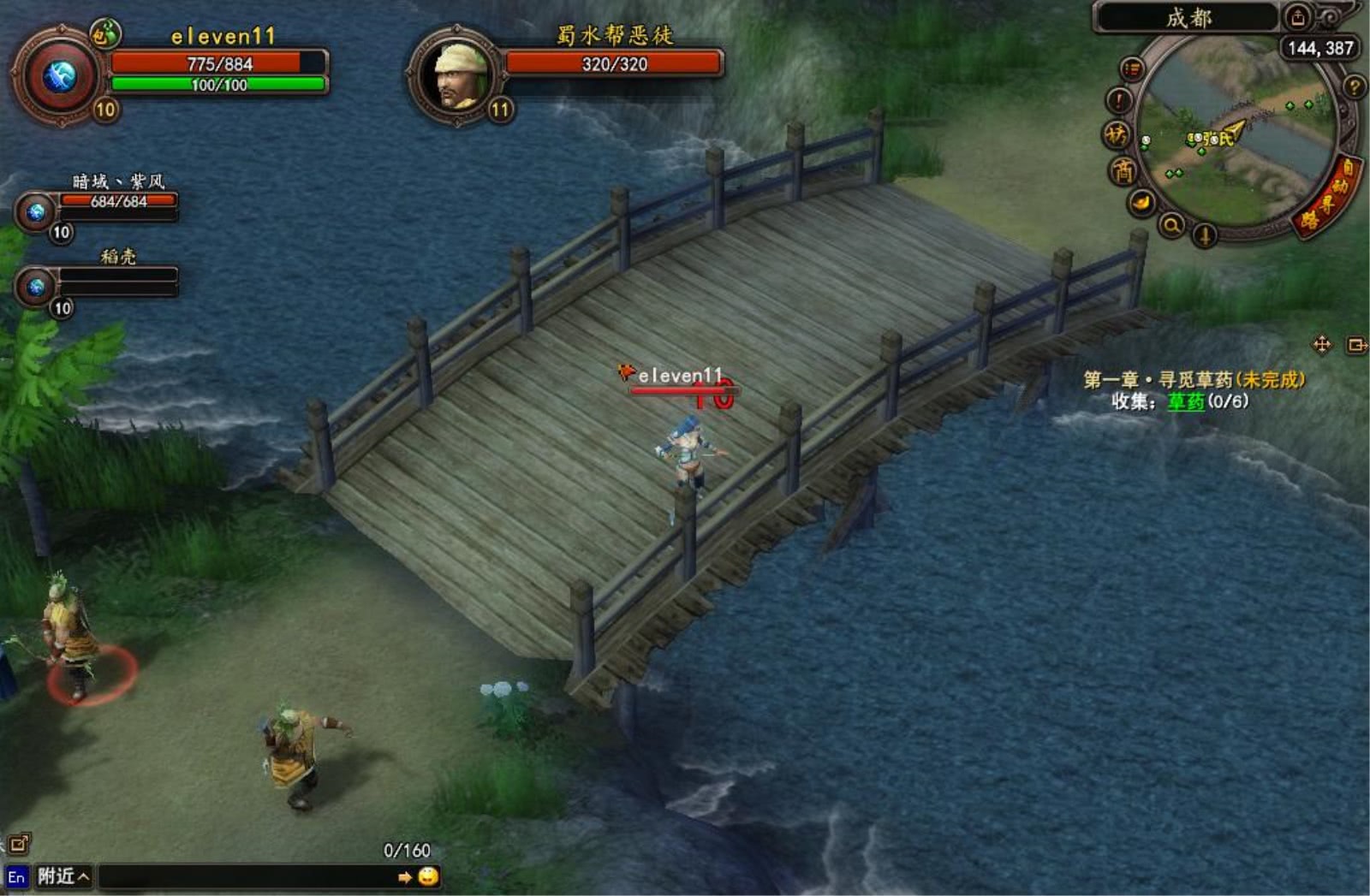Open the smiley emoji picker
The width and height of the screenshot is (1370, 896).
428,876
